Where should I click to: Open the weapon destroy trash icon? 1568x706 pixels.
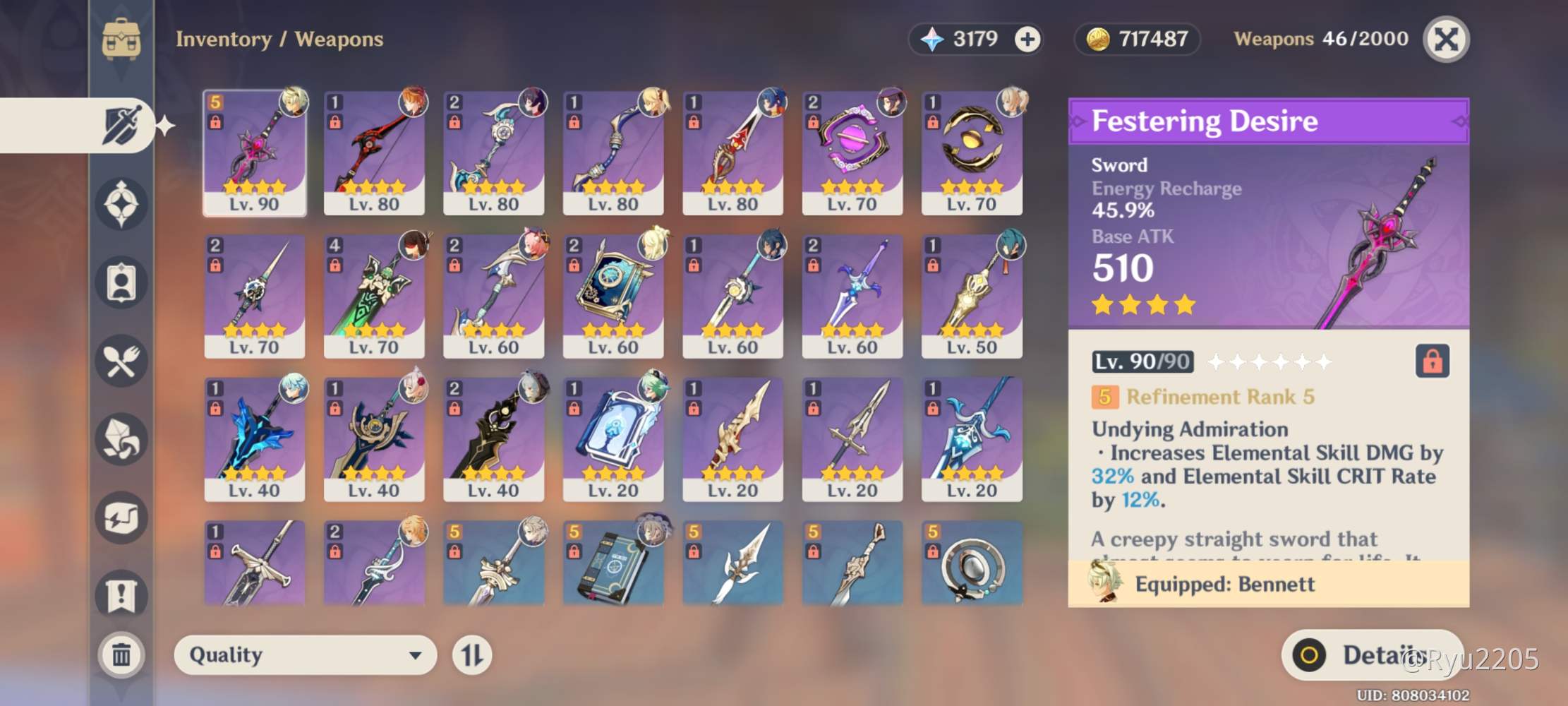122,654
